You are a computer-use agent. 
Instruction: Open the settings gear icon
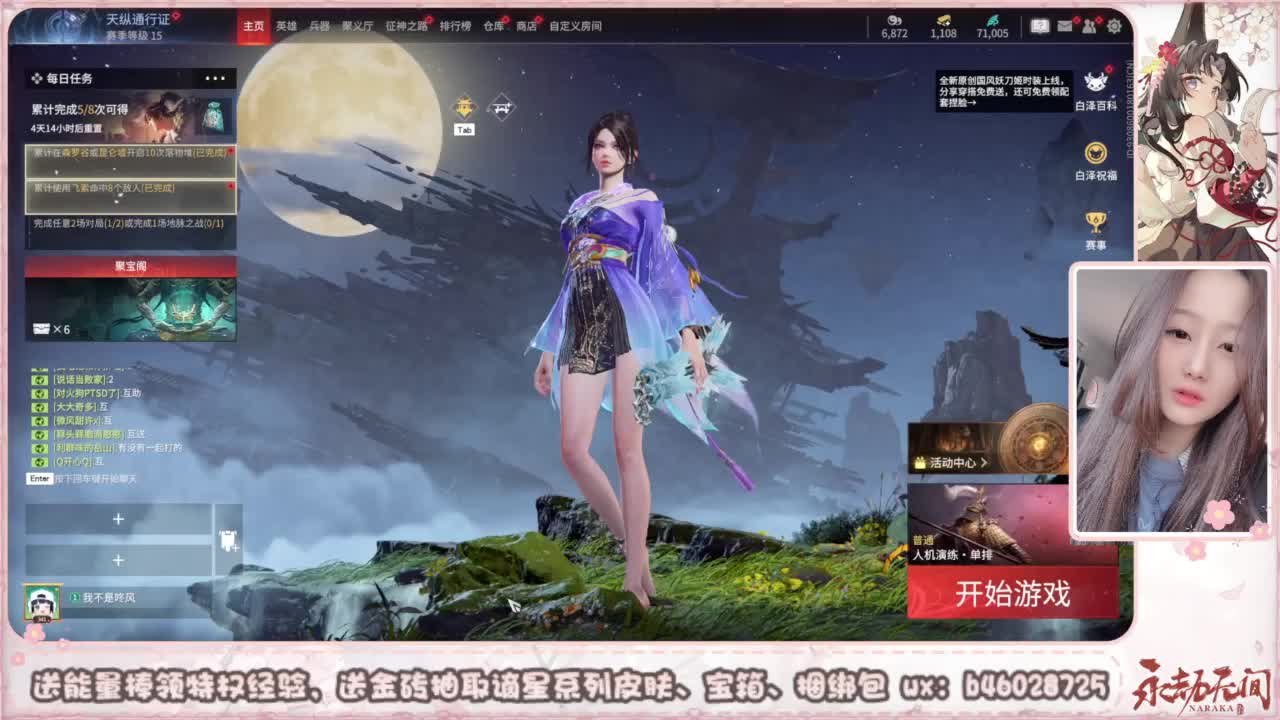tap(1112, 26)
